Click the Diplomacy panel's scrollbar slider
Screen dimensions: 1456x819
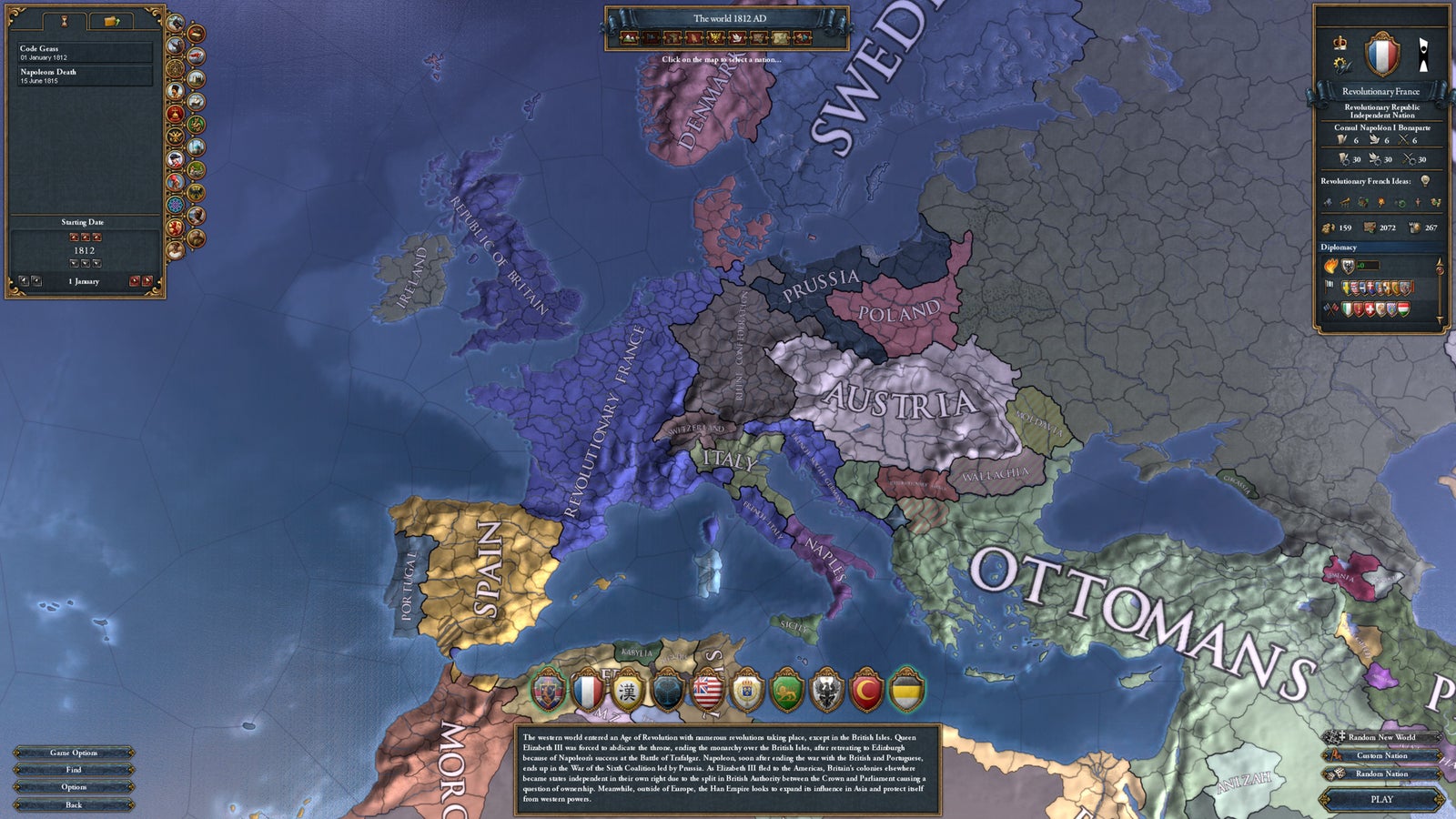[x=1440, y=270]
